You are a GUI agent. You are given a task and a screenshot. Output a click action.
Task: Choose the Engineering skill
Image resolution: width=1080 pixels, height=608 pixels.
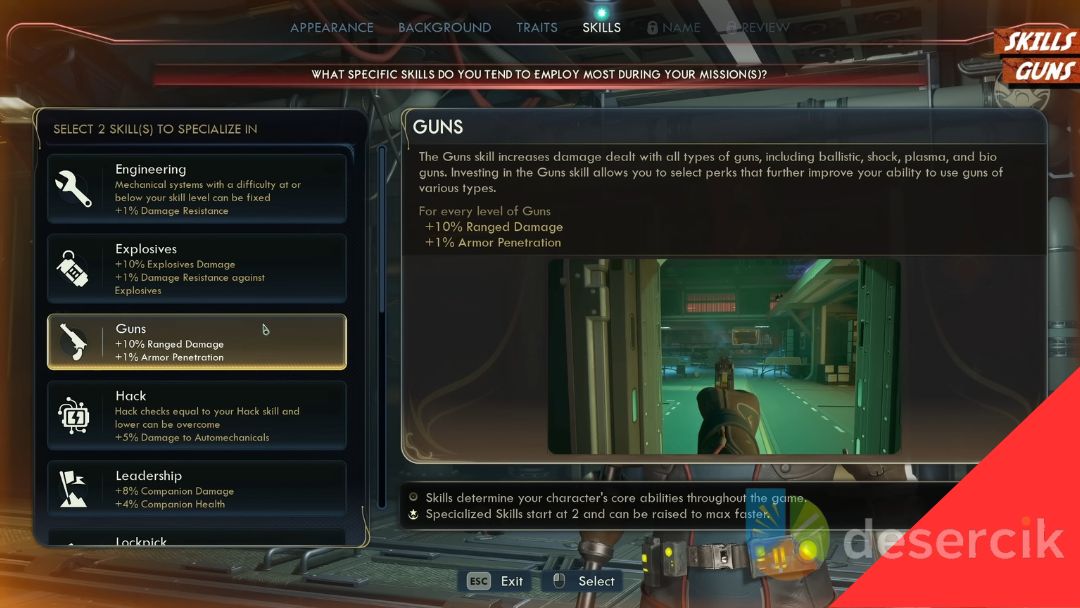[x=197, y=188]
